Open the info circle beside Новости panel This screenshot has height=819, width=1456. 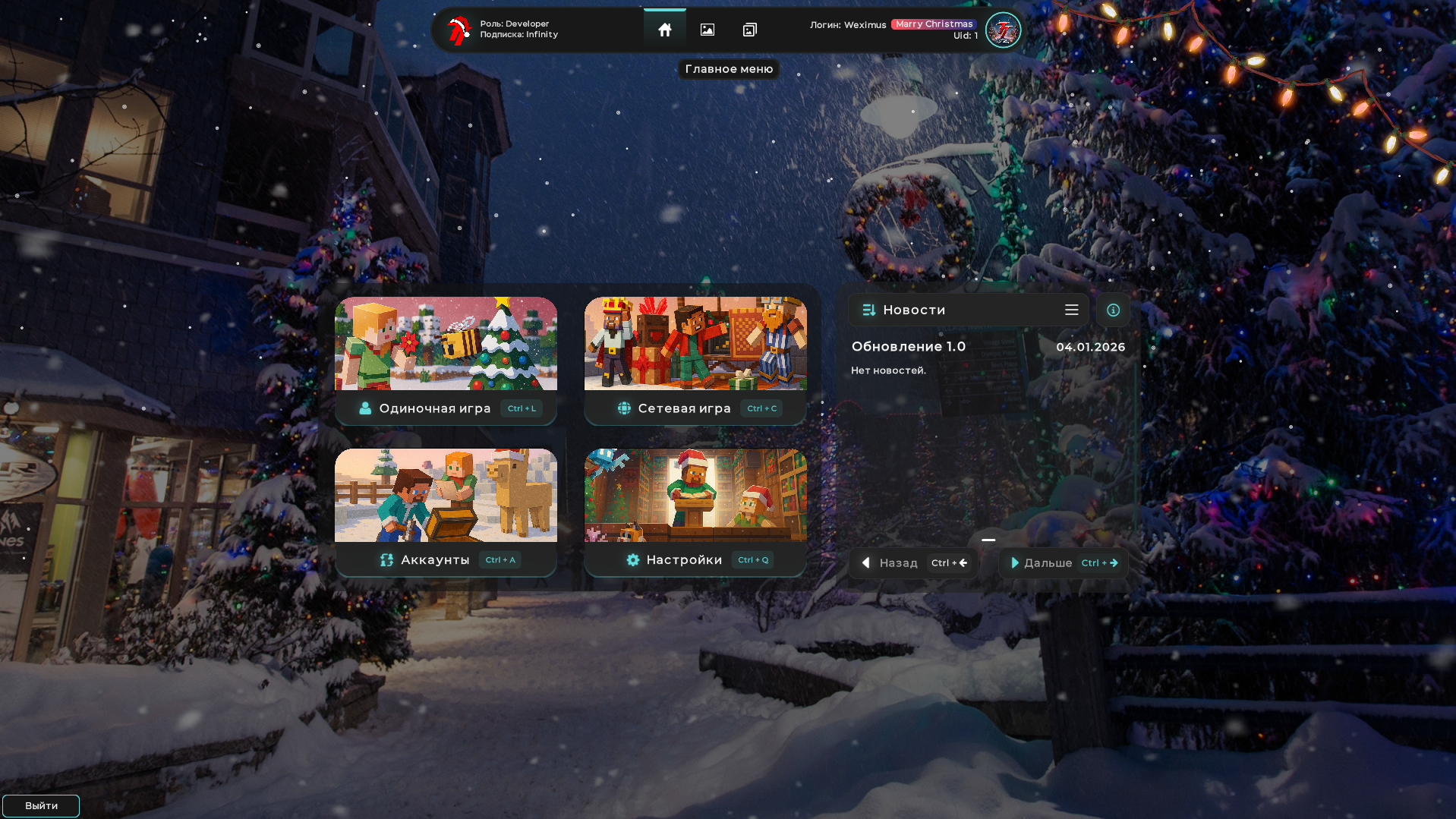tap(1112, 310)
